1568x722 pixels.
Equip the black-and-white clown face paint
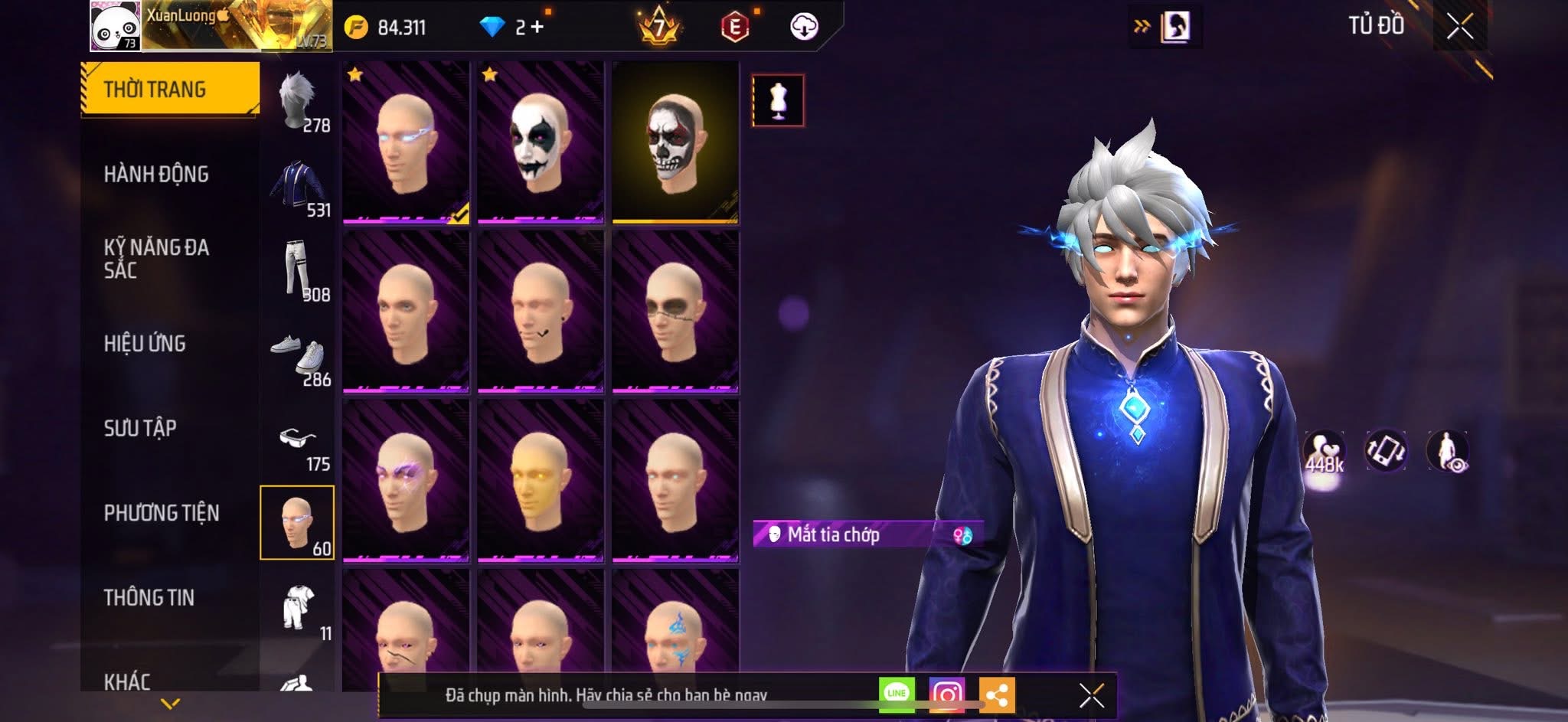pos(541,143)
